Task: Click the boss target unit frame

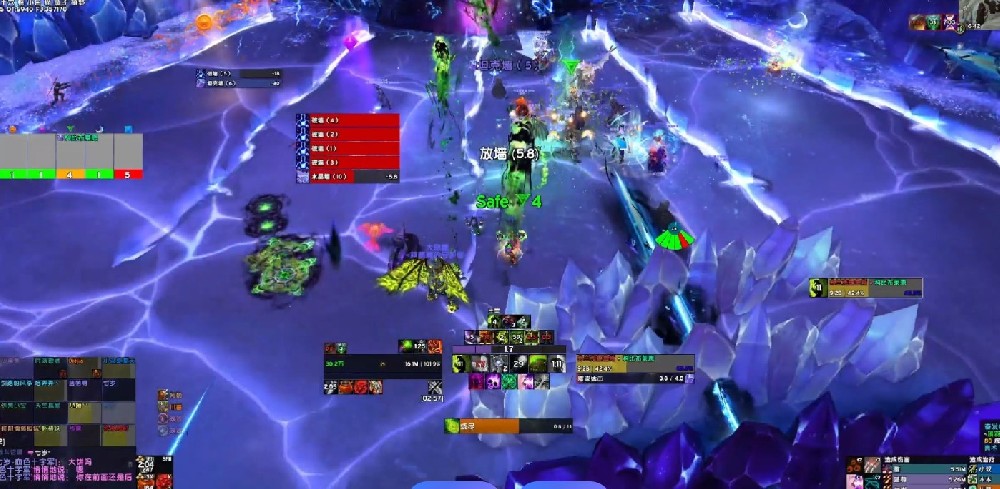Action: click(x=635, y=367)
